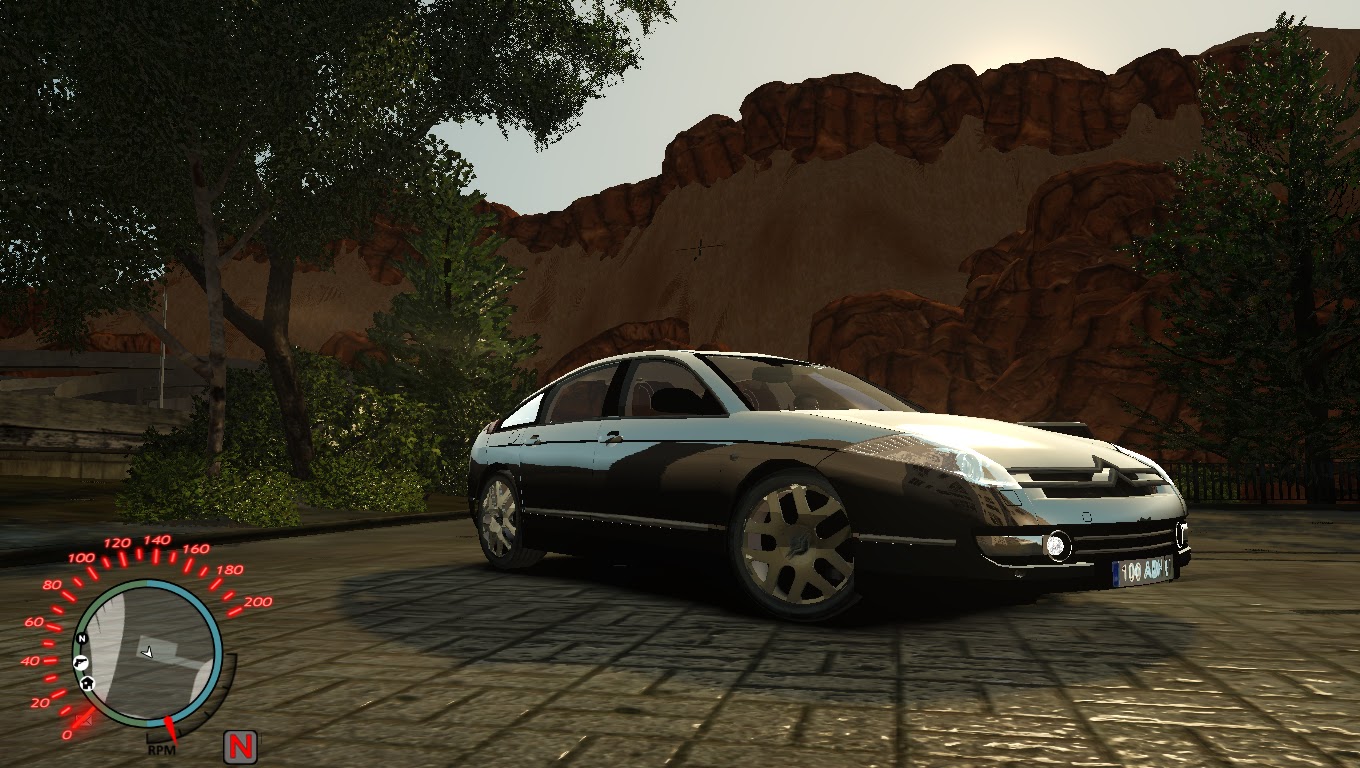1360x768 pixels.
Task: Click the white player arrow on the minimap
Action: [147, 652]
